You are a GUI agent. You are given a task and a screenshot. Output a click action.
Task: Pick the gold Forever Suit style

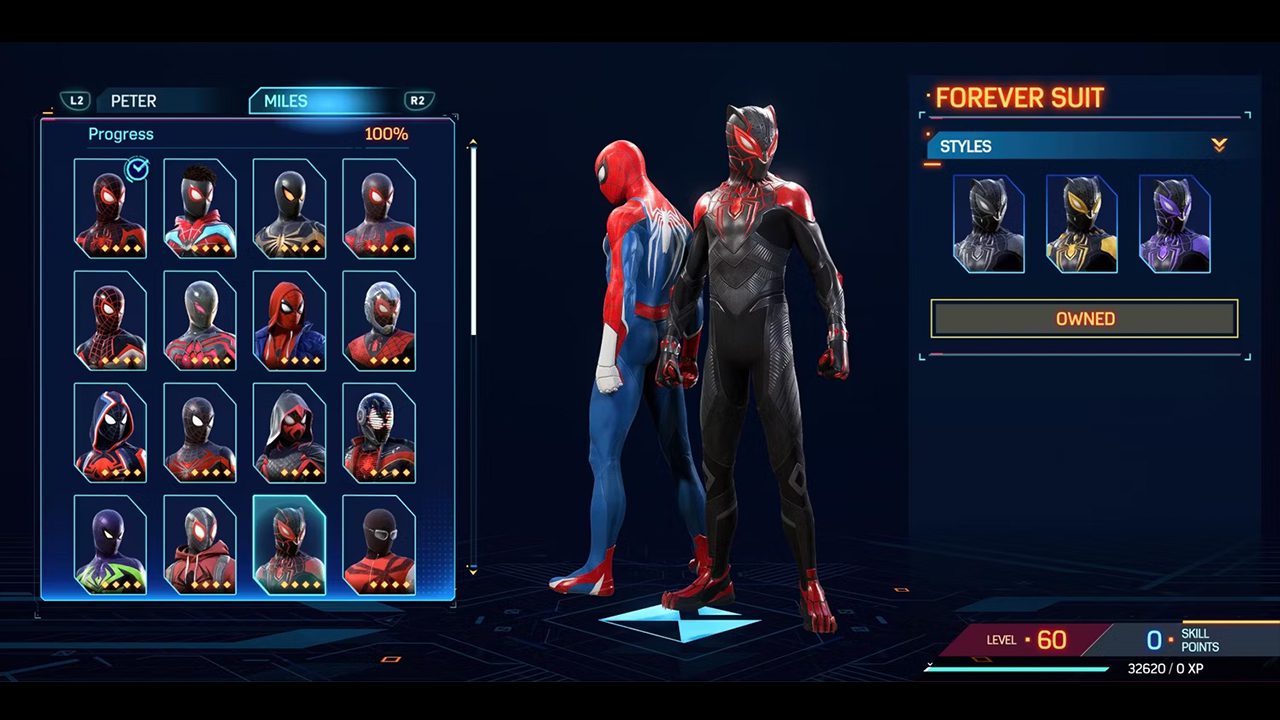click(x=1082, y=224)
